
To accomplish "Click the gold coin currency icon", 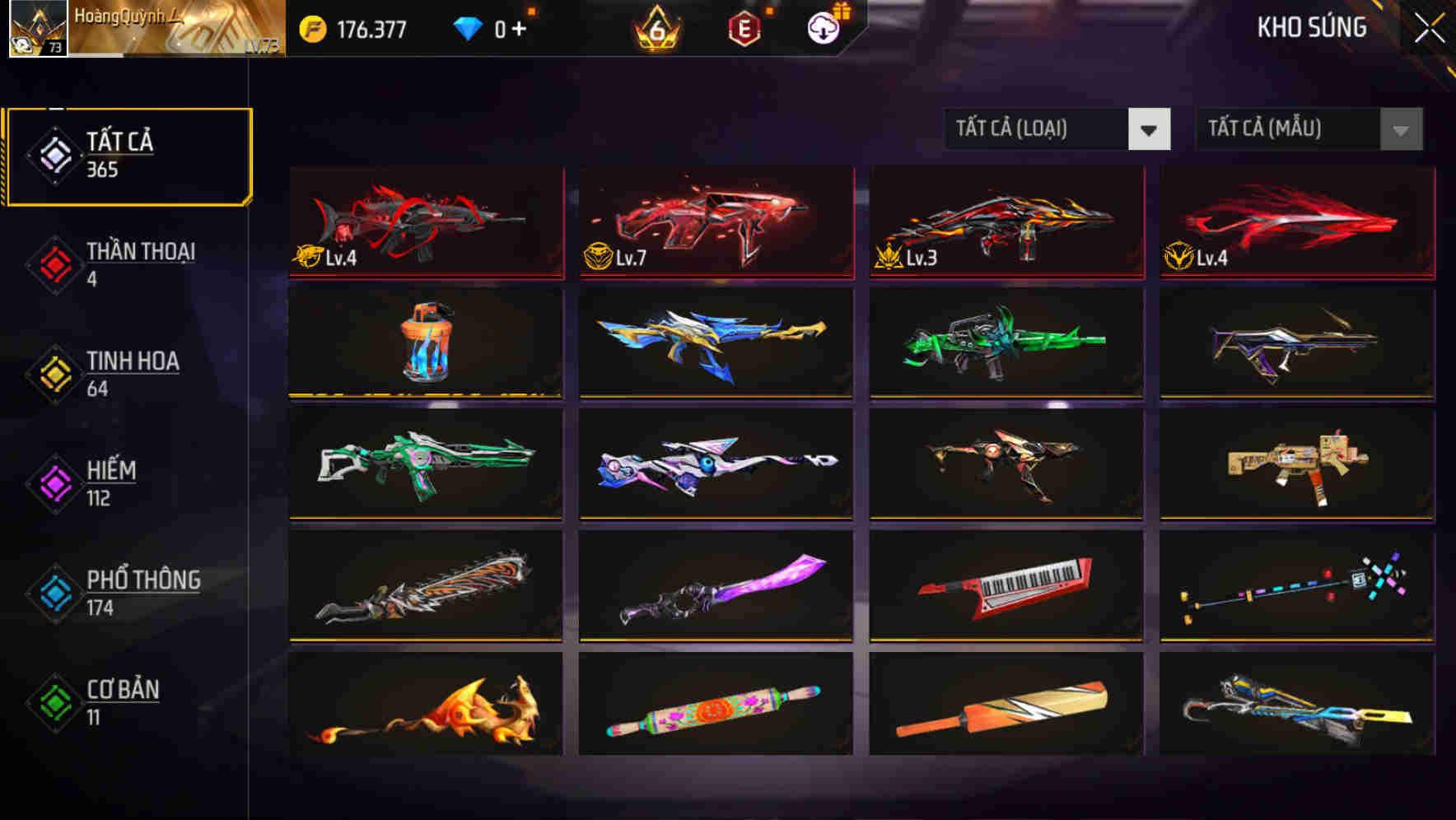I will (x=311, y=27).
